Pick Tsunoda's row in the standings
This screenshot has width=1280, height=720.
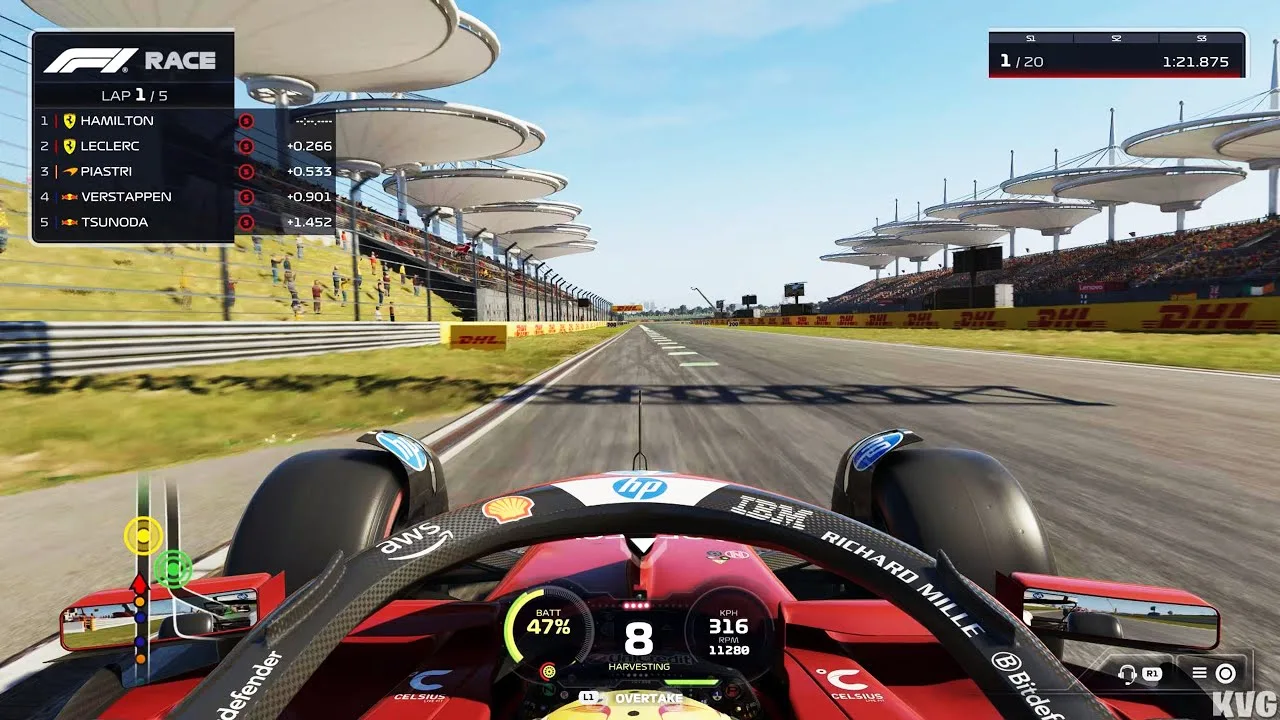click(114, 222)
